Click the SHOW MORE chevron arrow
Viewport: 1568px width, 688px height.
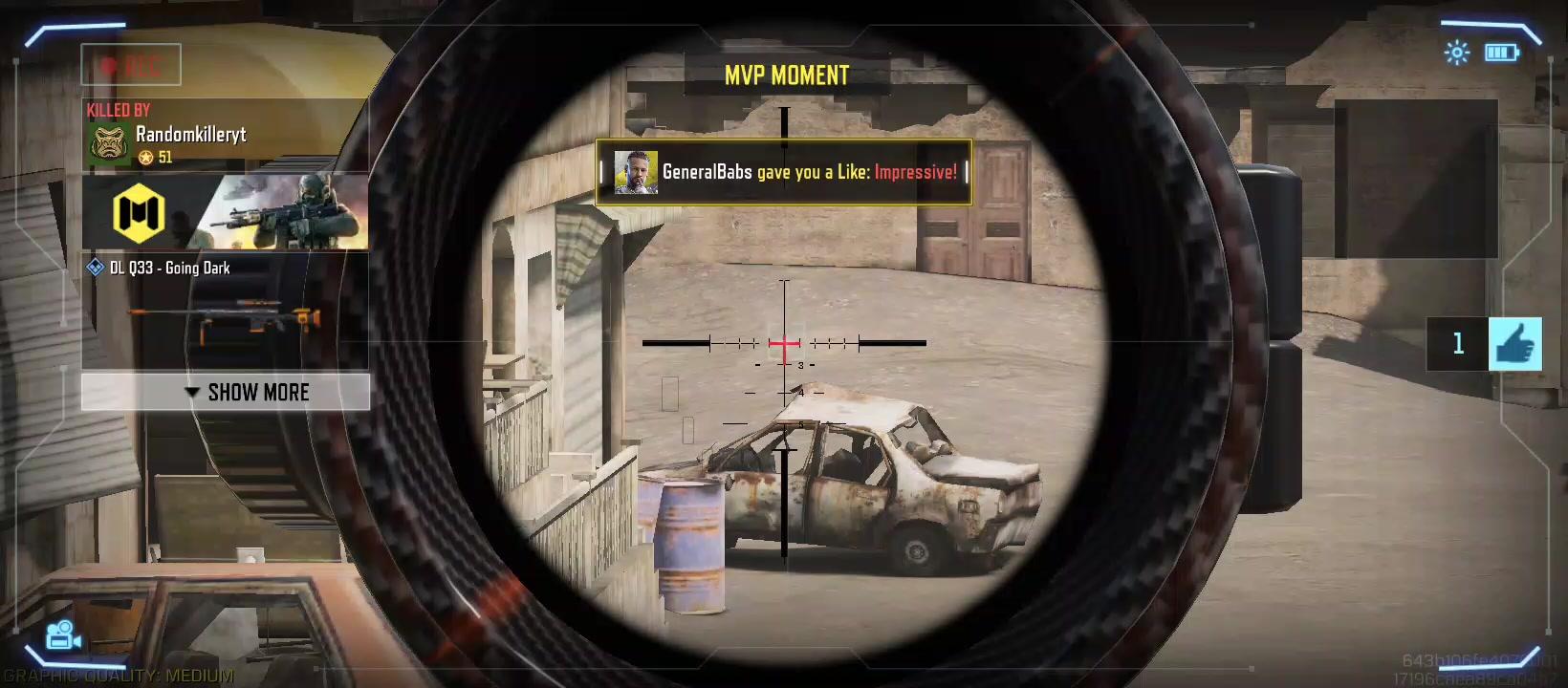coord(190,392)
